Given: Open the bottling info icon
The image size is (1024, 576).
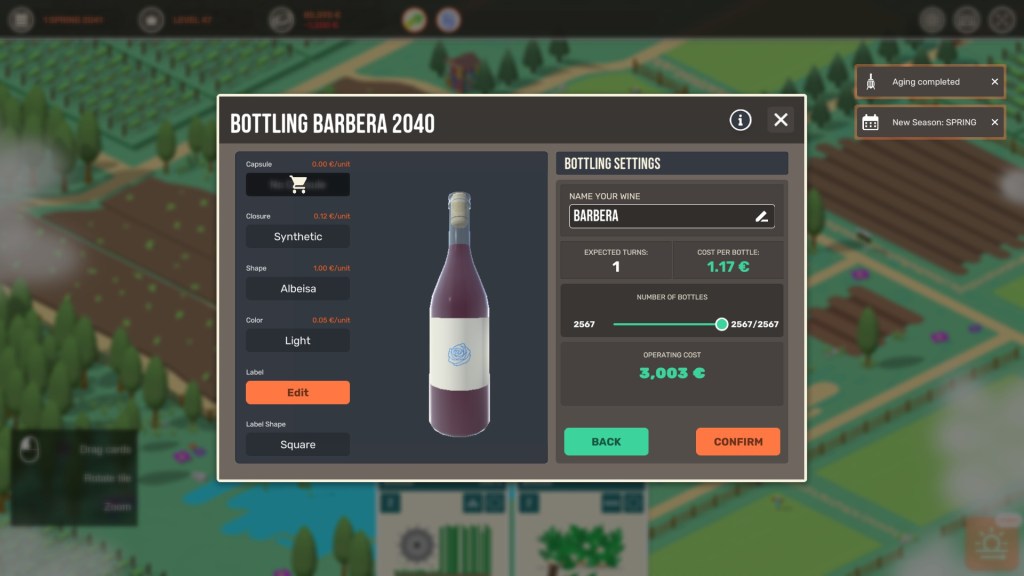Looking at the screenshot, I should point(740,120).
